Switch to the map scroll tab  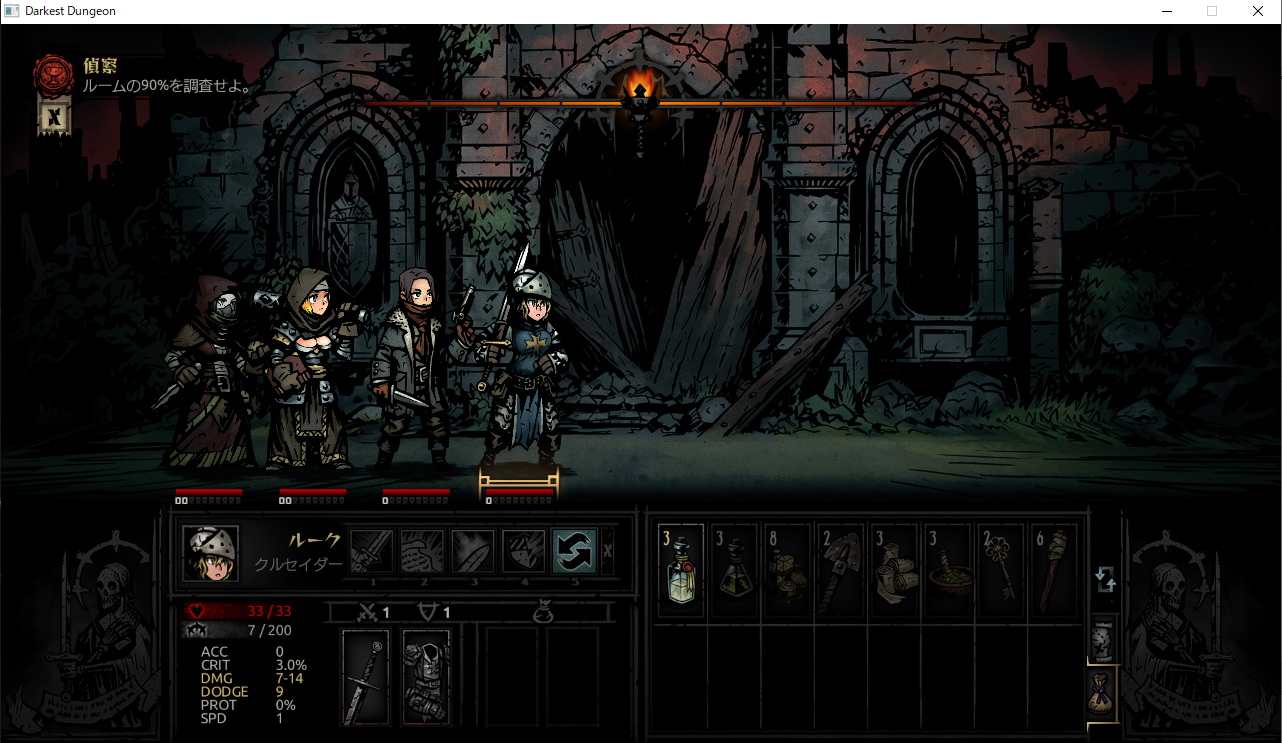pyautogui.click(x=1102, y=640)
